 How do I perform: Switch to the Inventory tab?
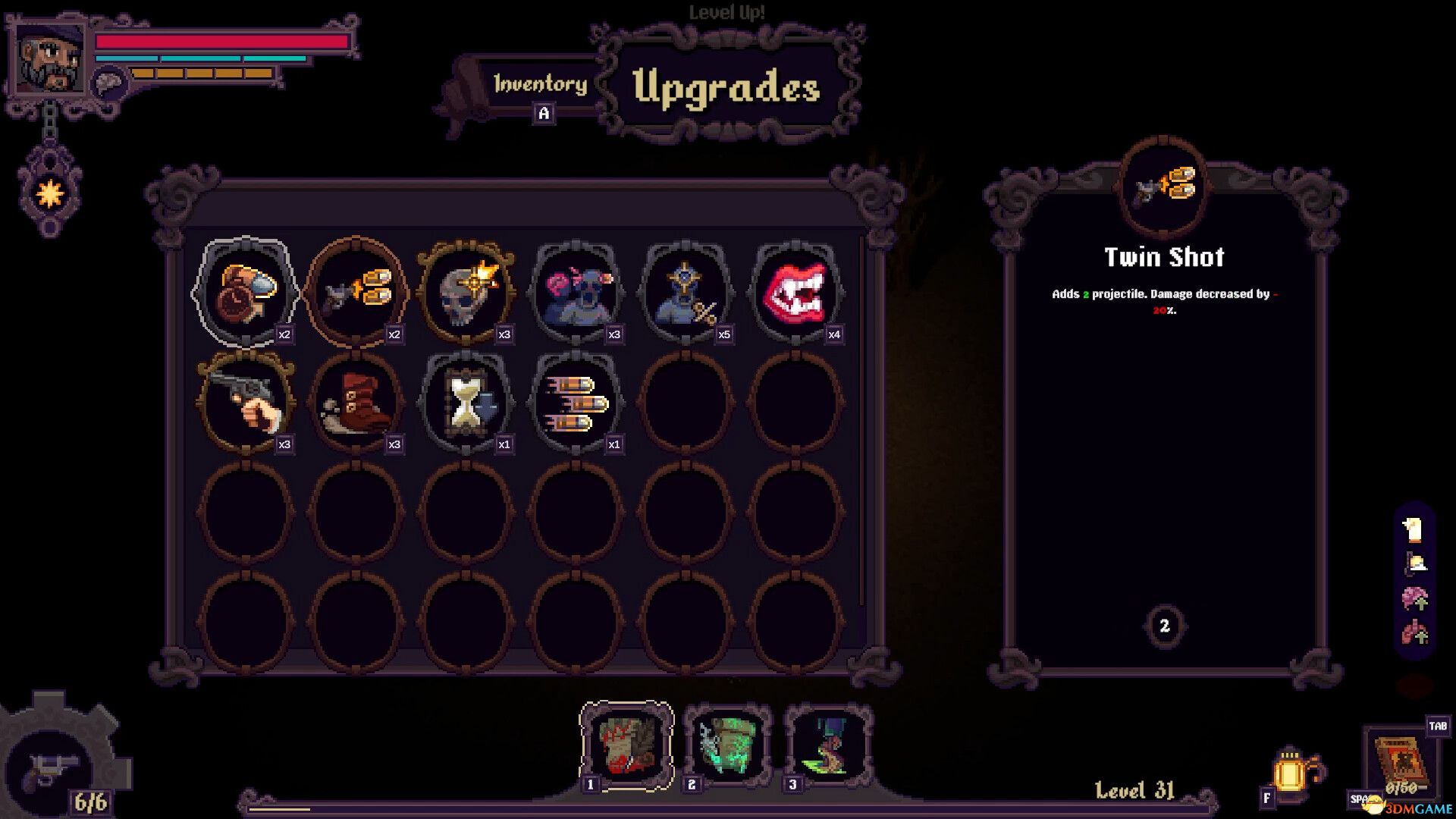click(x=540, y=84)
